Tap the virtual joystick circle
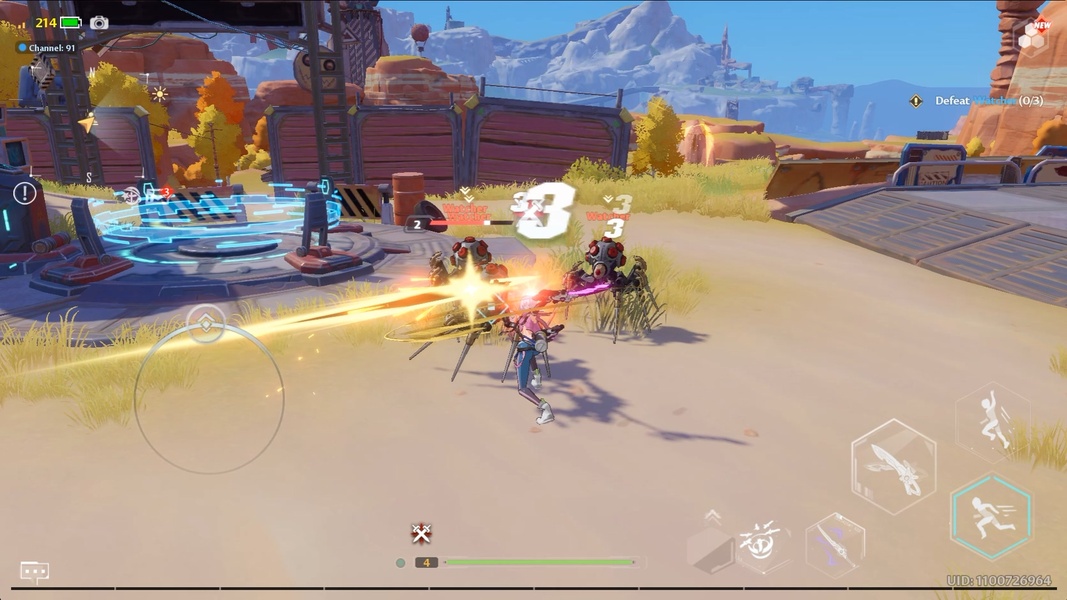 click(208, 399)
